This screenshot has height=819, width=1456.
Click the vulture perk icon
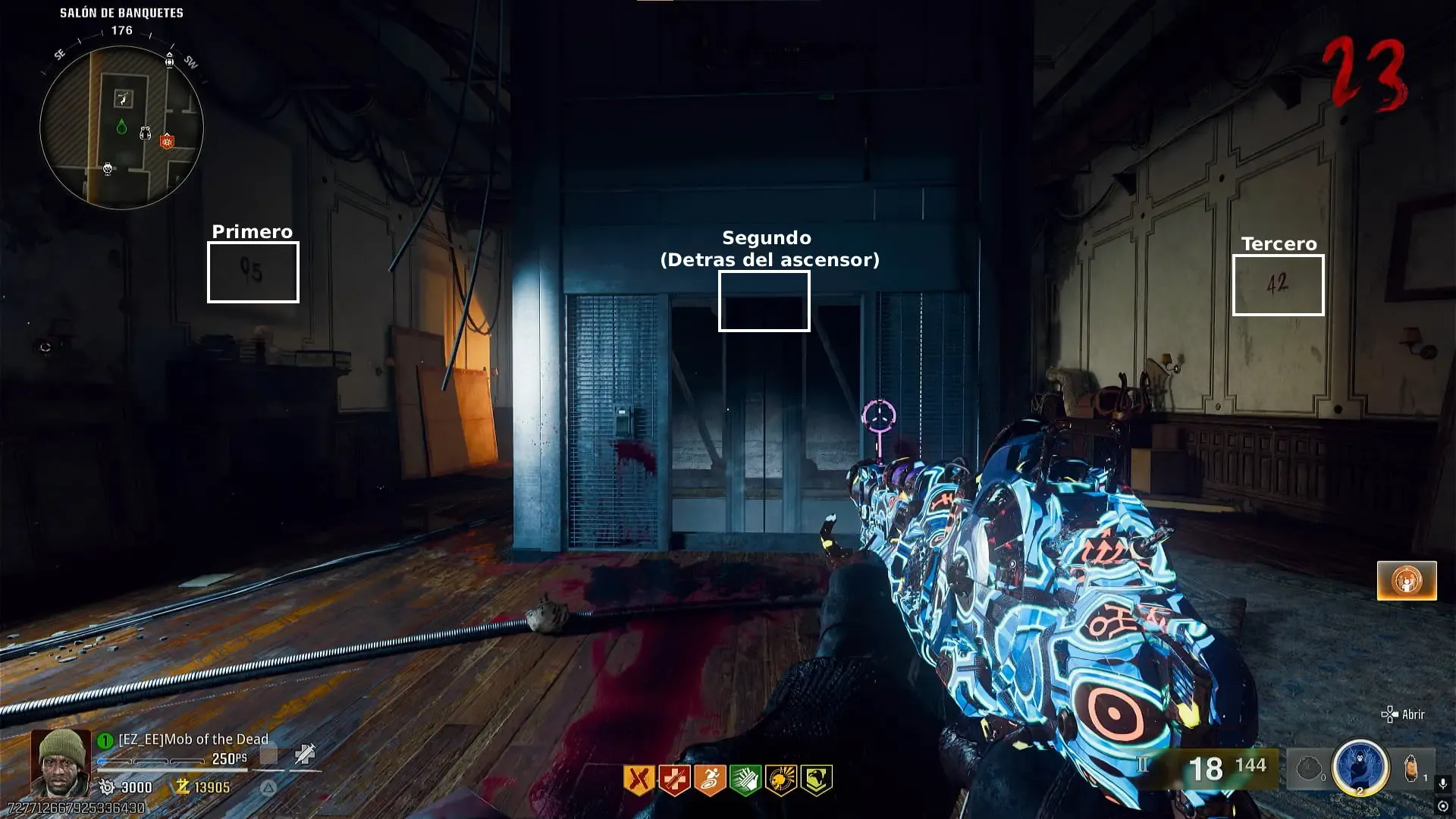pyautogui.click(x=816, y=780)
